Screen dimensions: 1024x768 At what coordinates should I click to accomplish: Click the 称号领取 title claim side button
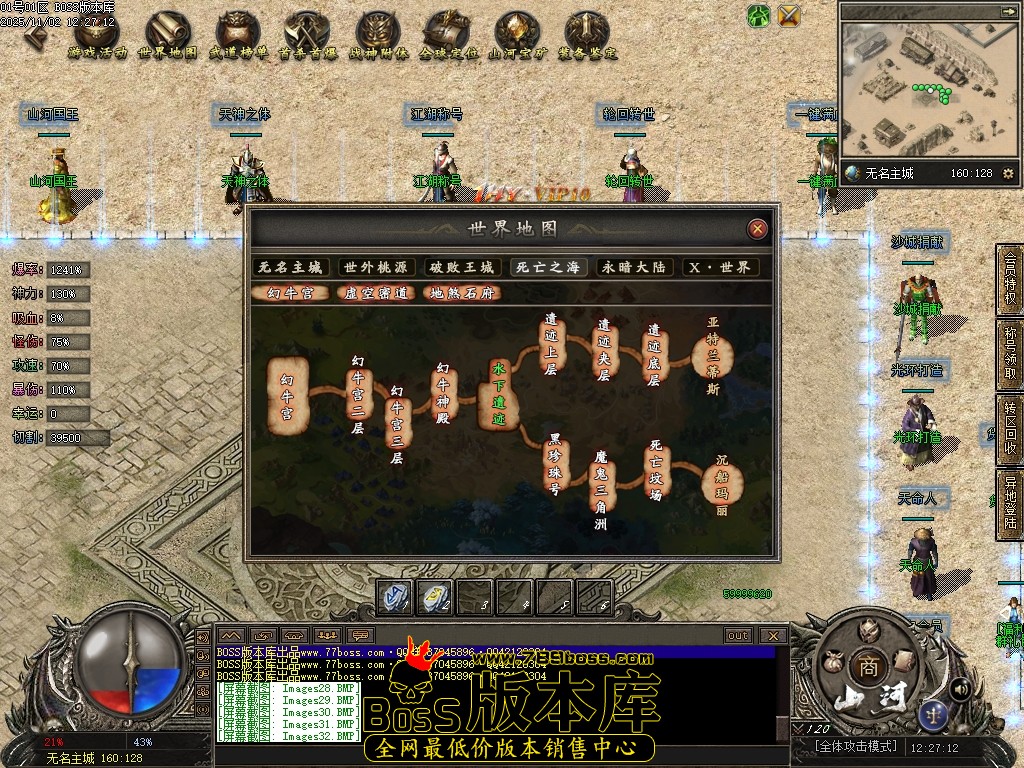[x=1010, y=355]
